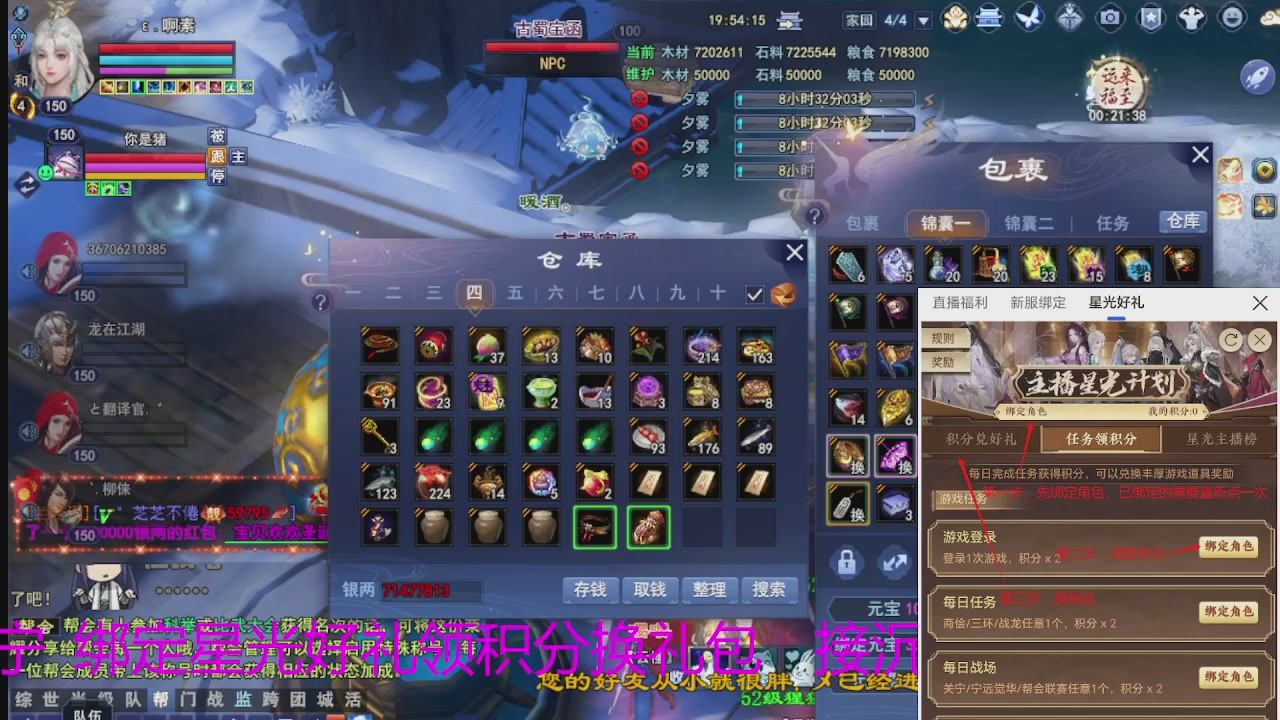The width and height of the screenshot is (1280, 720).
Task: Switch to the 锦囊二 tab
Action: 1029,222
